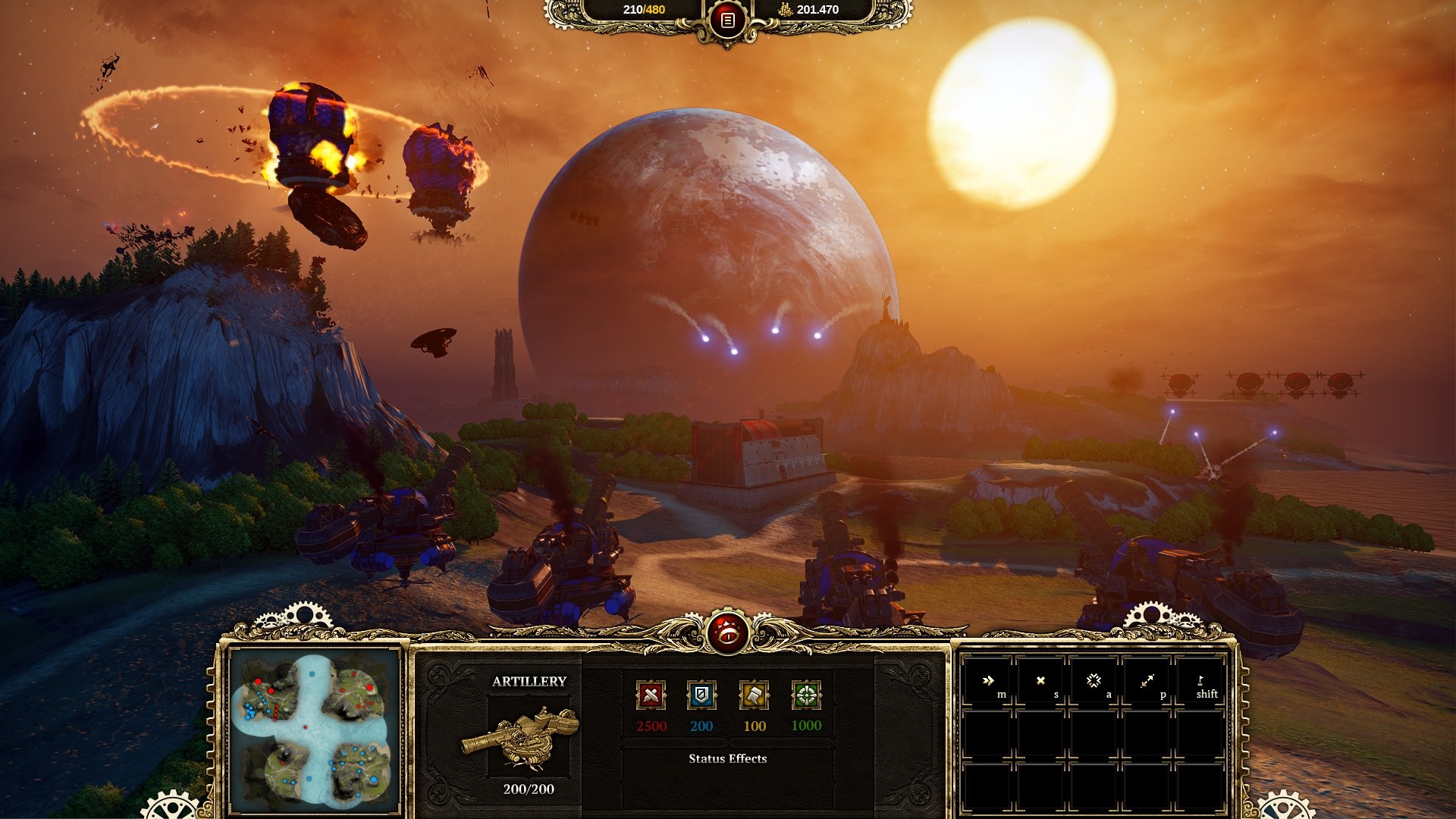The image size is (1456, 819).
Task: Choose the Patrol command with two-way arrow
Action: point(1147,682)
